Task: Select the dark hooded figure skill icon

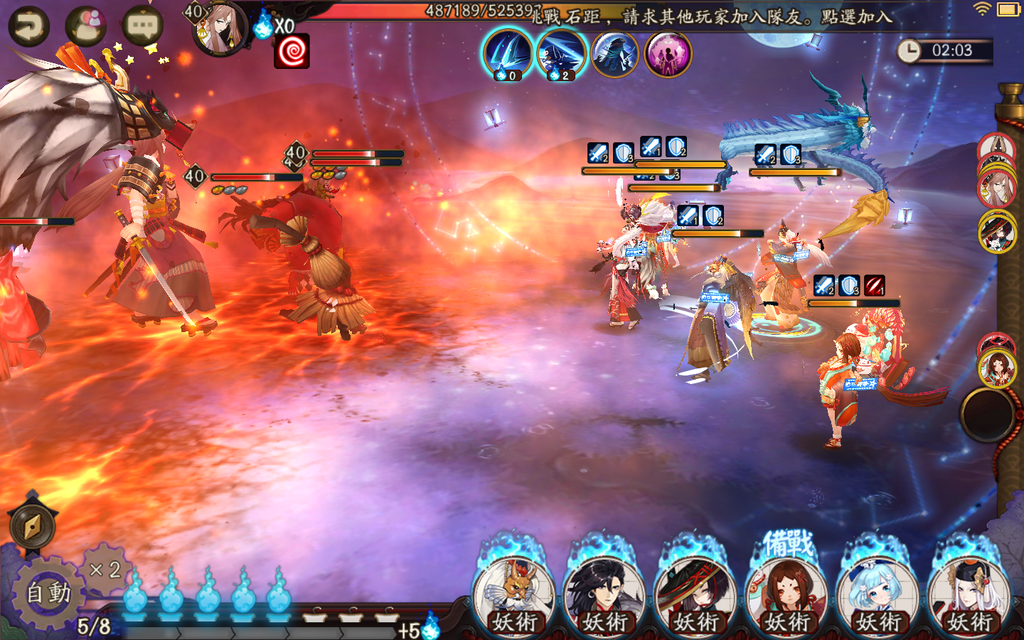Action: [615, 53]
